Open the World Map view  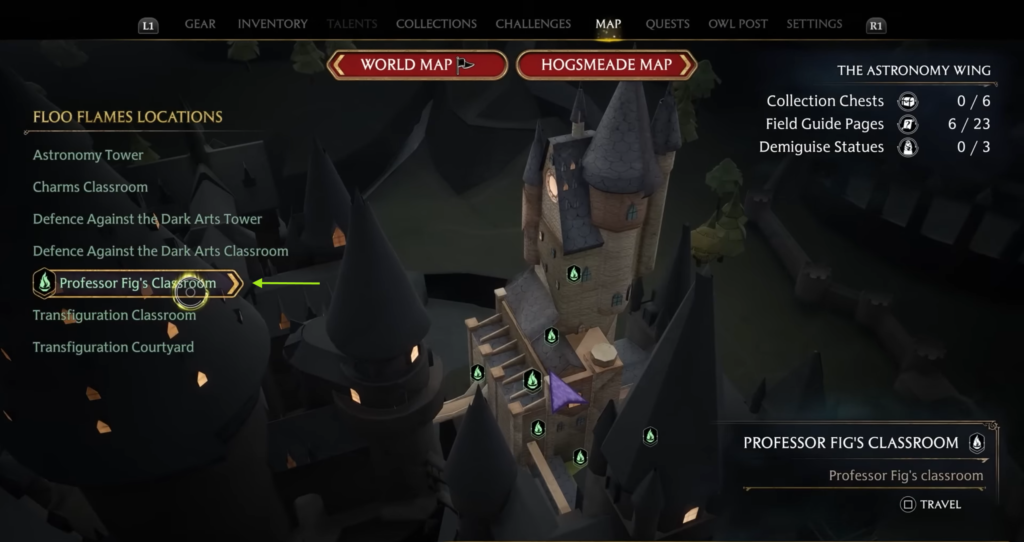pyautogui.click(x=416, y=65)
